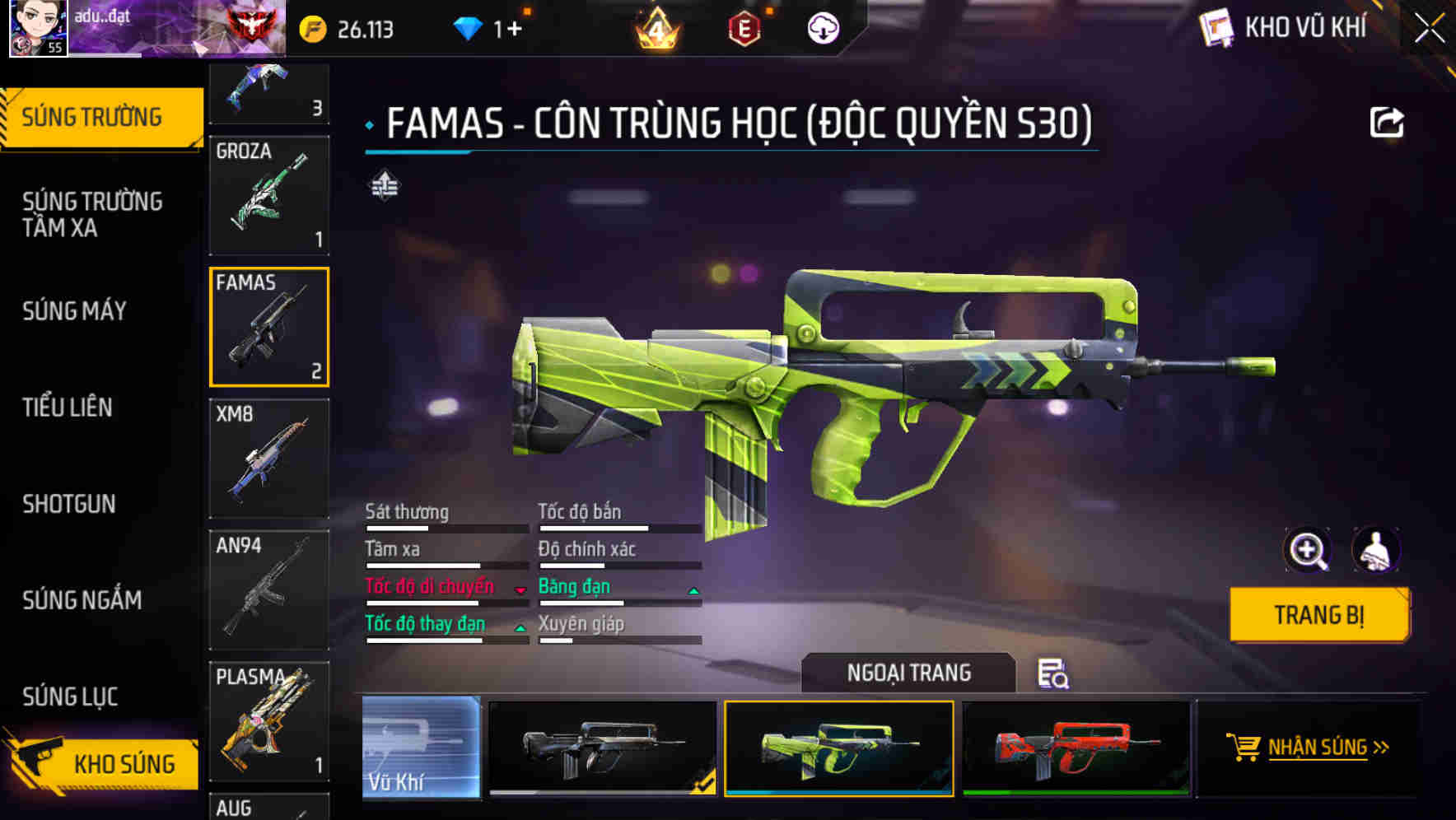Screen dimensions: 1456x820
Task: Add diamonds with the plus button
Action: tap(514, 30)
